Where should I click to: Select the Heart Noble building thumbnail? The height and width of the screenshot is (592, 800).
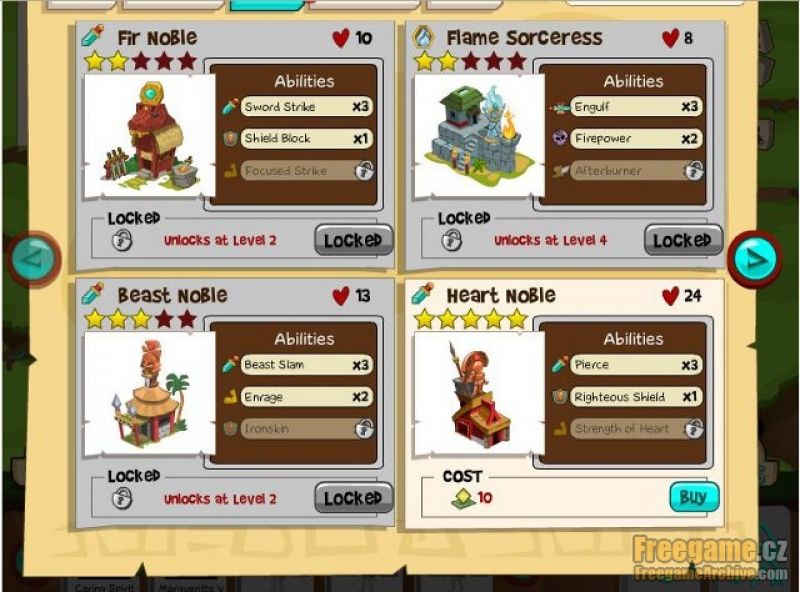[477, 395]
